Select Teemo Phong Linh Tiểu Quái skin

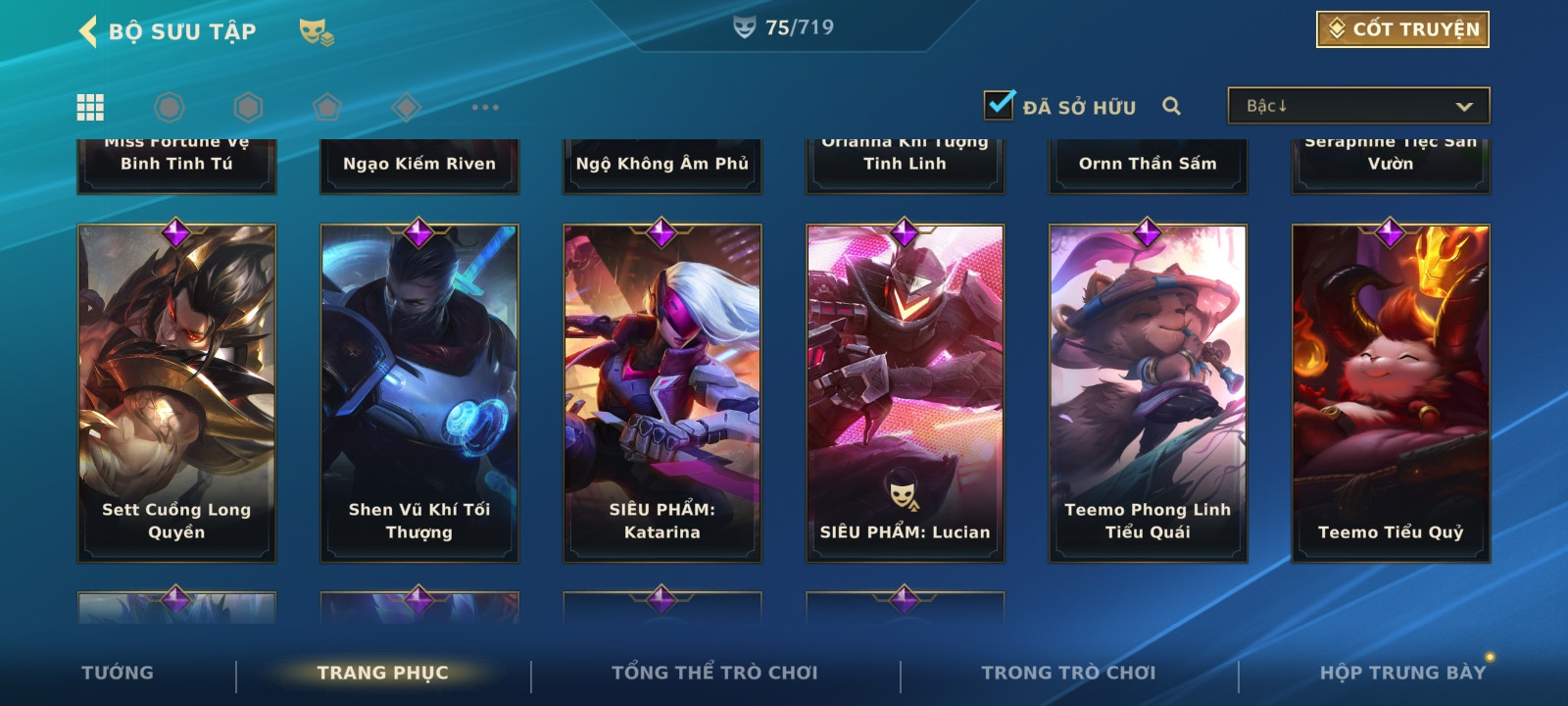click(1148, 392)
